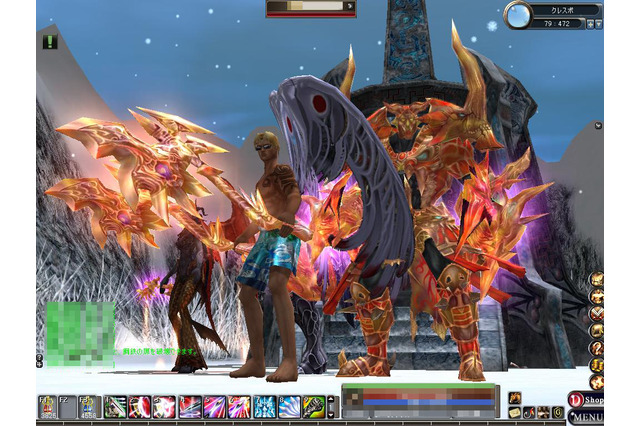Activate the white claw swipe skill in slot 8
The image size is (640, 426).
click(289, 407)
